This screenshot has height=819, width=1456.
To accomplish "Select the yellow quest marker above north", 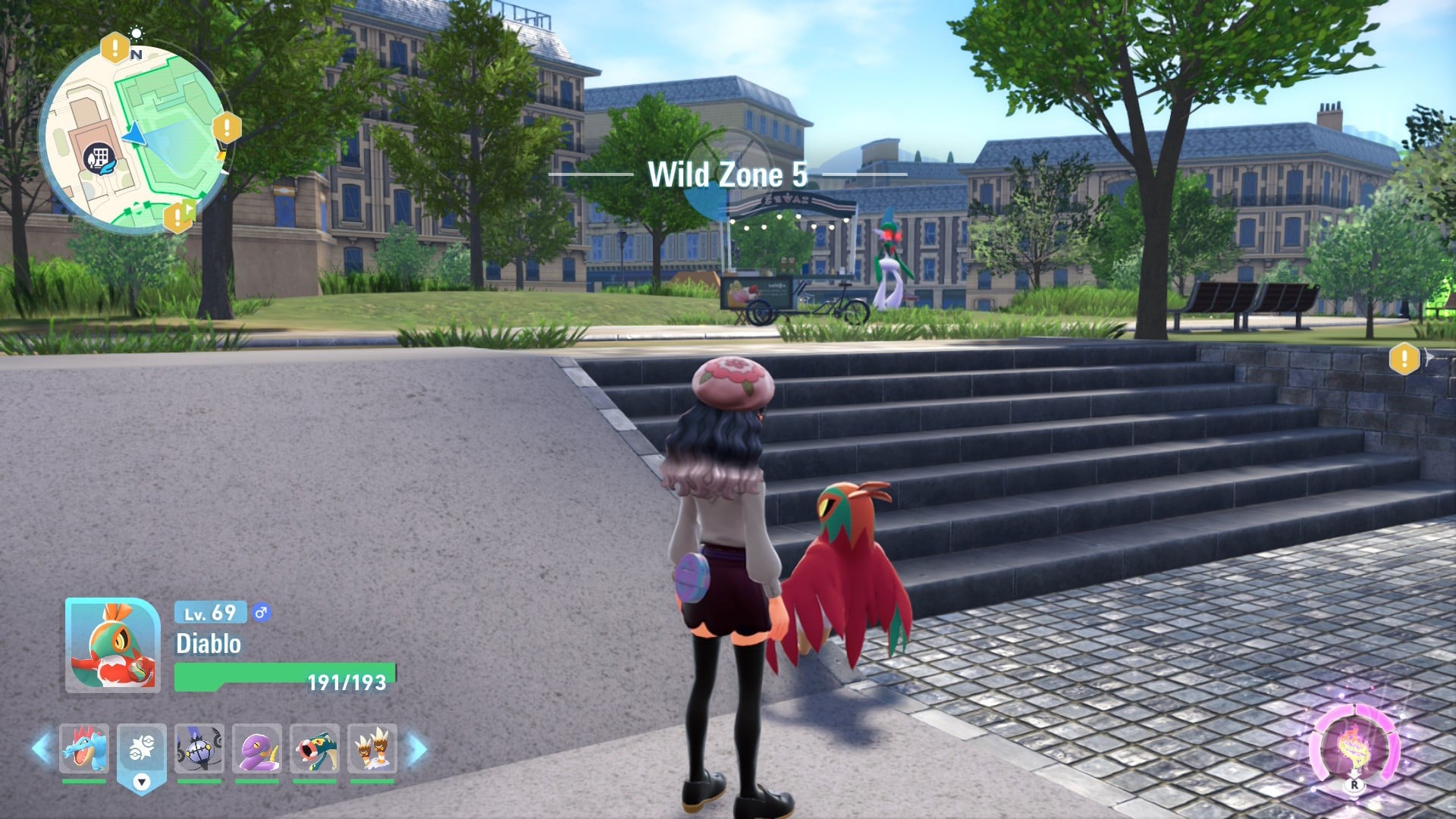I will [115, 49].
